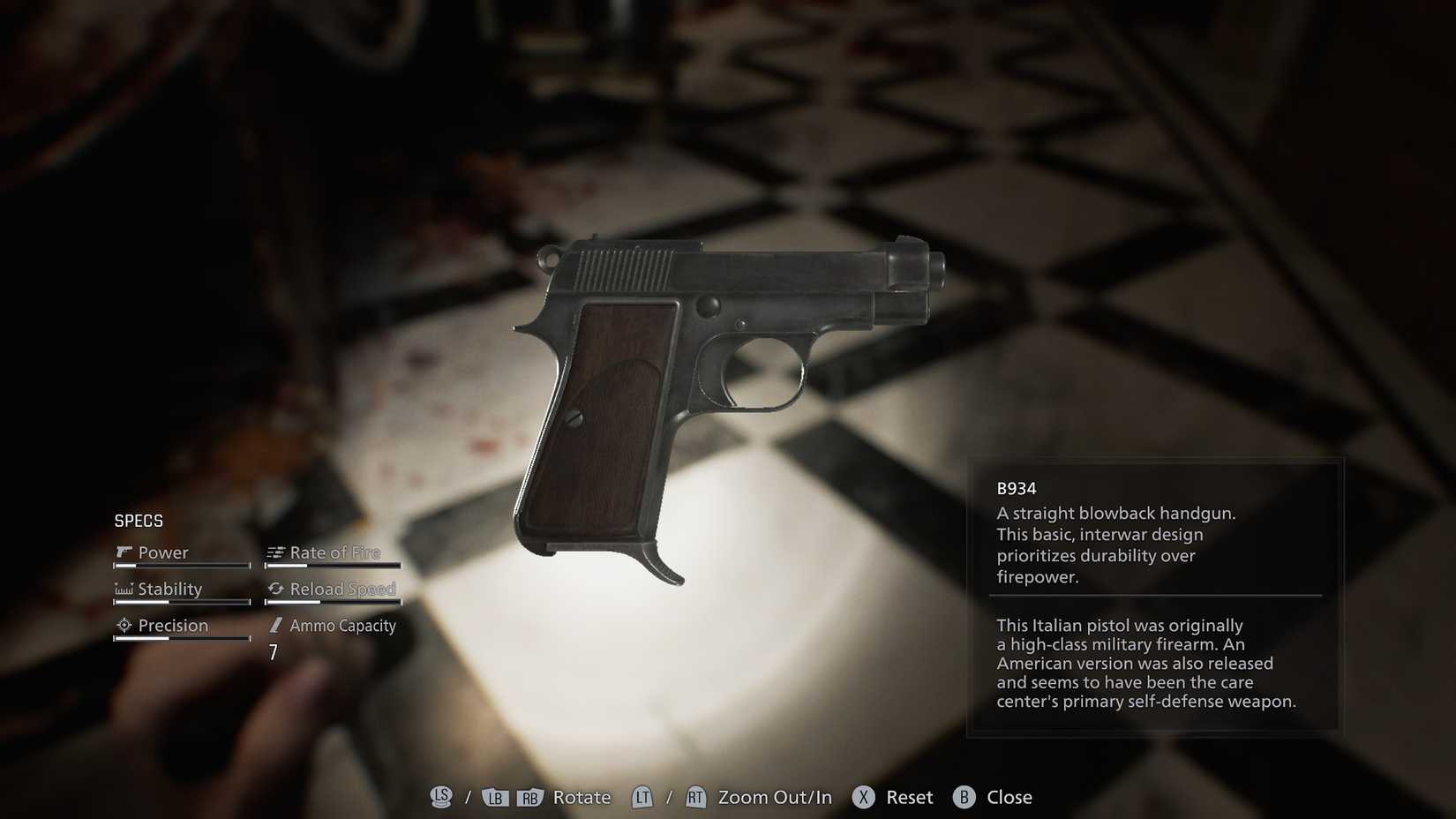
Task: Select the Stability stat icon
Action: 124,589
